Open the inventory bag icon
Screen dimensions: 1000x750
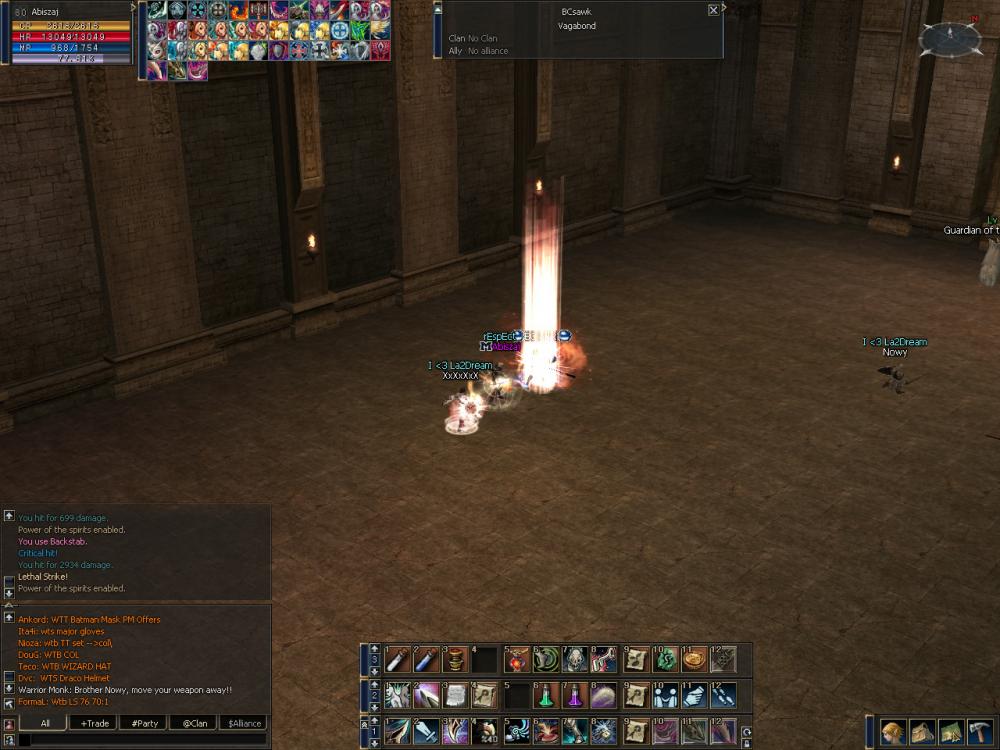[922, 732]
